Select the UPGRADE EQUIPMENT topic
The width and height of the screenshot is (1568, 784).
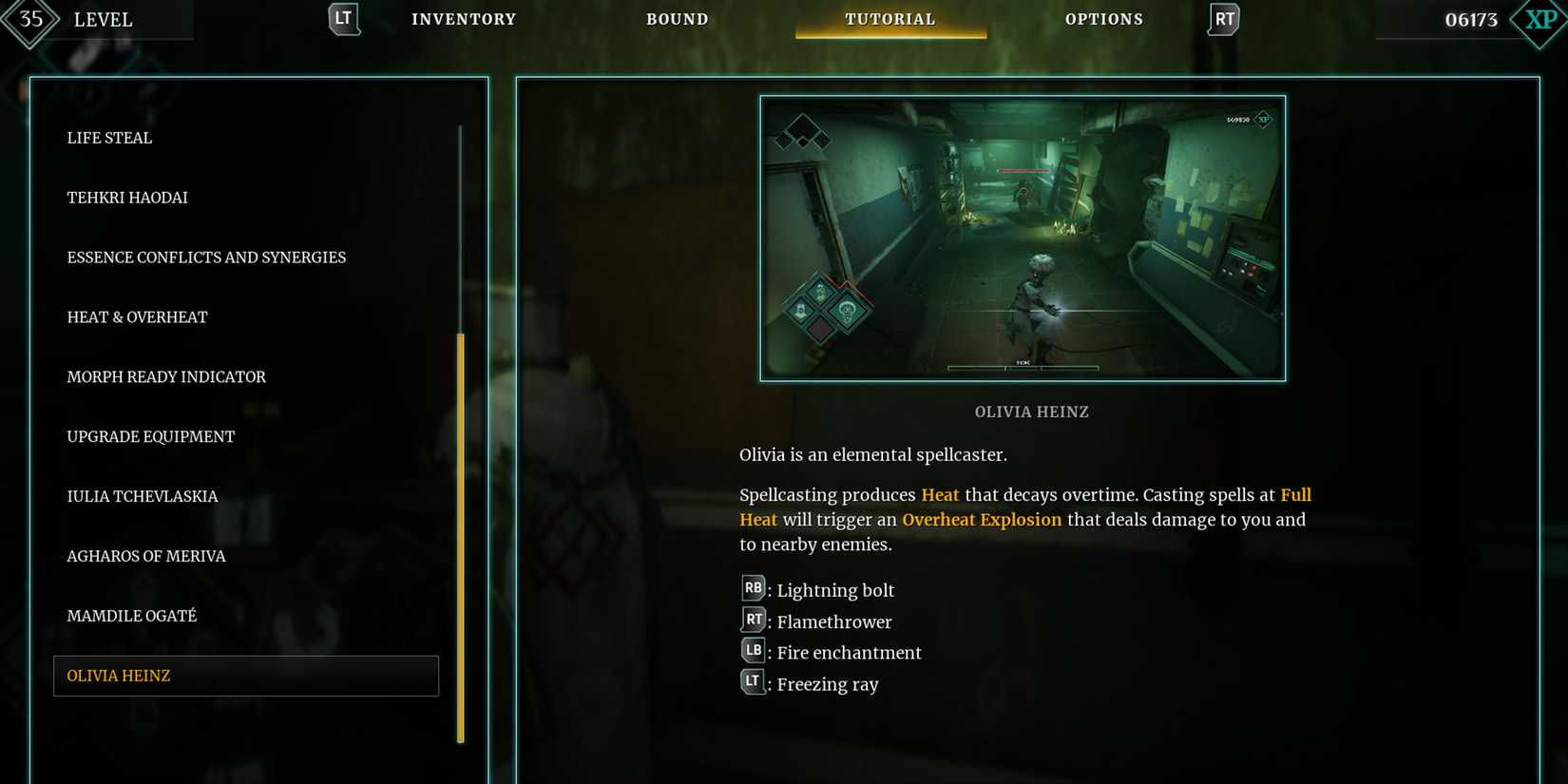150,436
